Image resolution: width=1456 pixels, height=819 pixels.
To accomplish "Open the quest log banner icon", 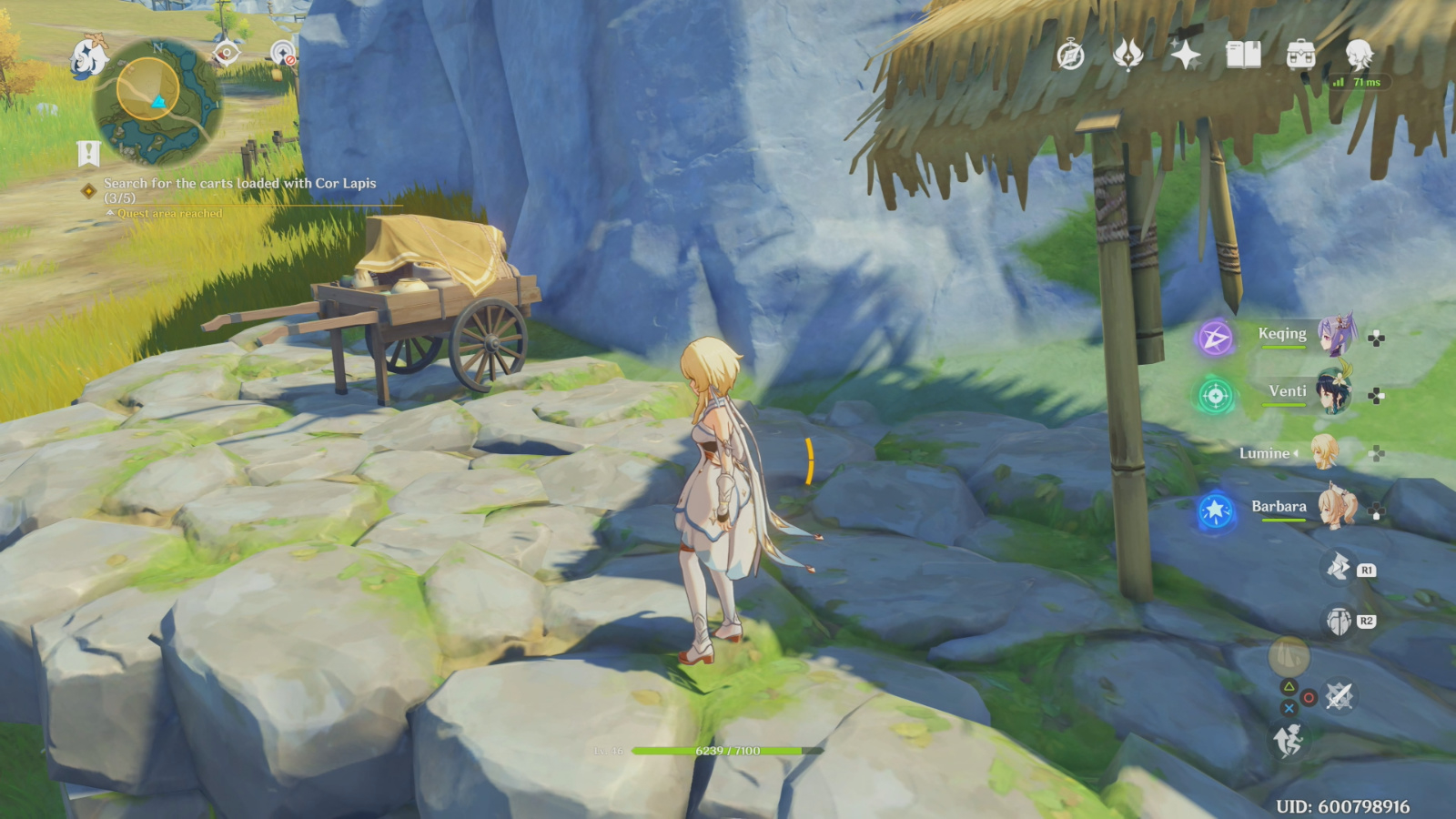I will 88,153.
